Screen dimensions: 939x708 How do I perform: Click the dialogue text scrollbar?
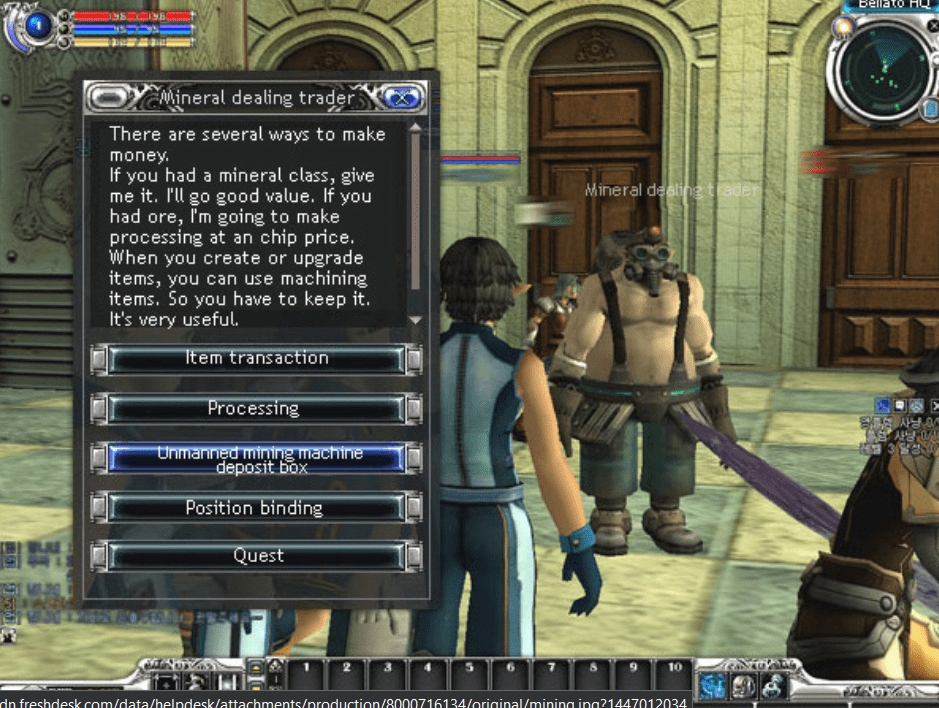pyautogui.click(x=415, y=220)
